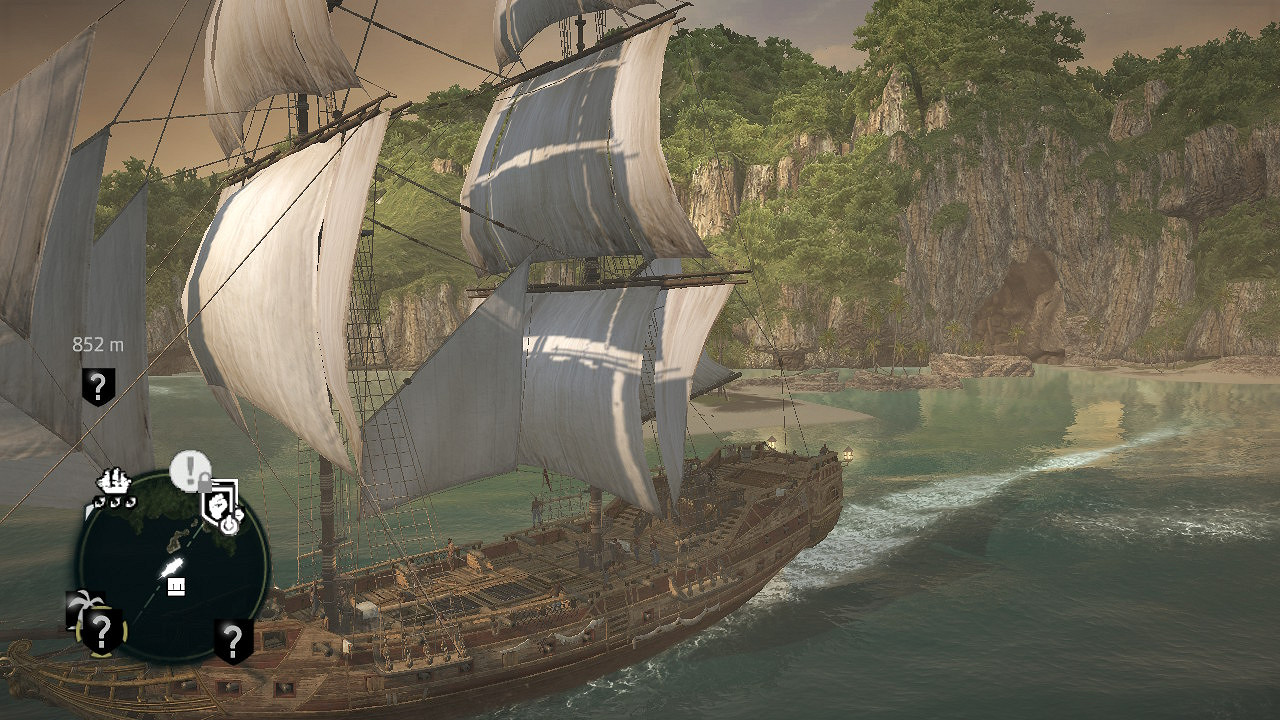Viewport: 1280px width, 720px height.
Task: Open the circular minimap
Action: click(172, 566)
